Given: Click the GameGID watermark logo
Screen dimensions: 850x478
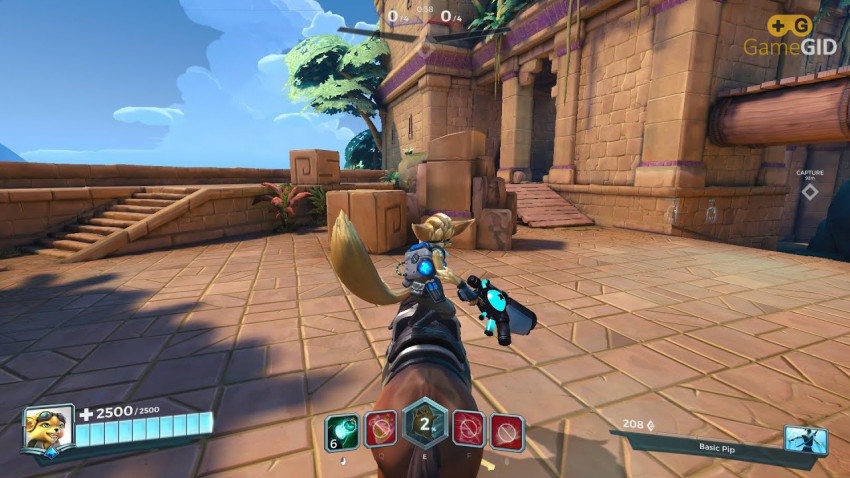Looking at the screenshot, I should click(x=789, y=35).
